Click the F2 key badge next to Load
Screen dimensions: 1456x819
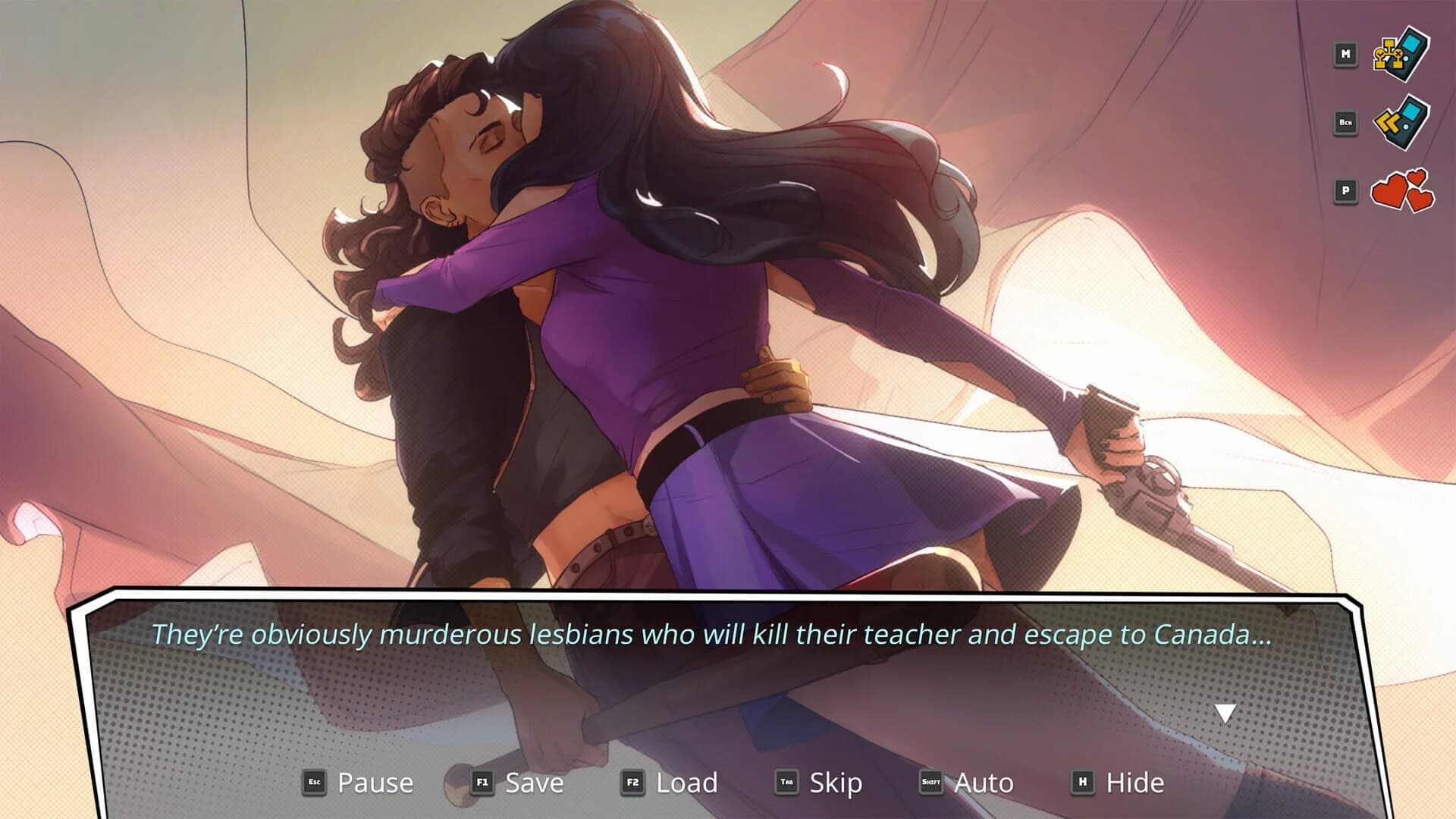tap(635, 783)
